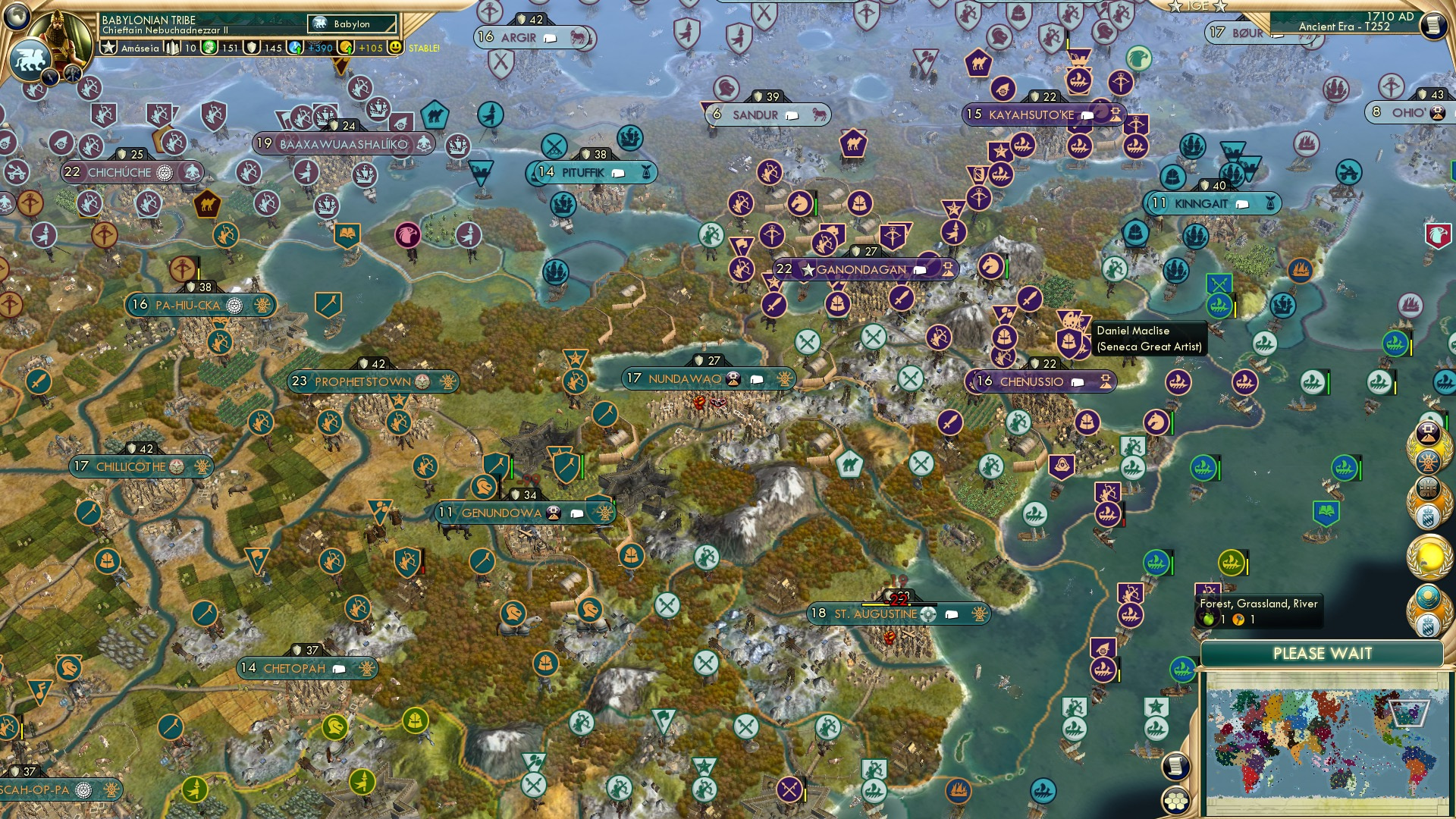
Task: Click the blue faith icon showing +390
Action: tap(297, 46)
